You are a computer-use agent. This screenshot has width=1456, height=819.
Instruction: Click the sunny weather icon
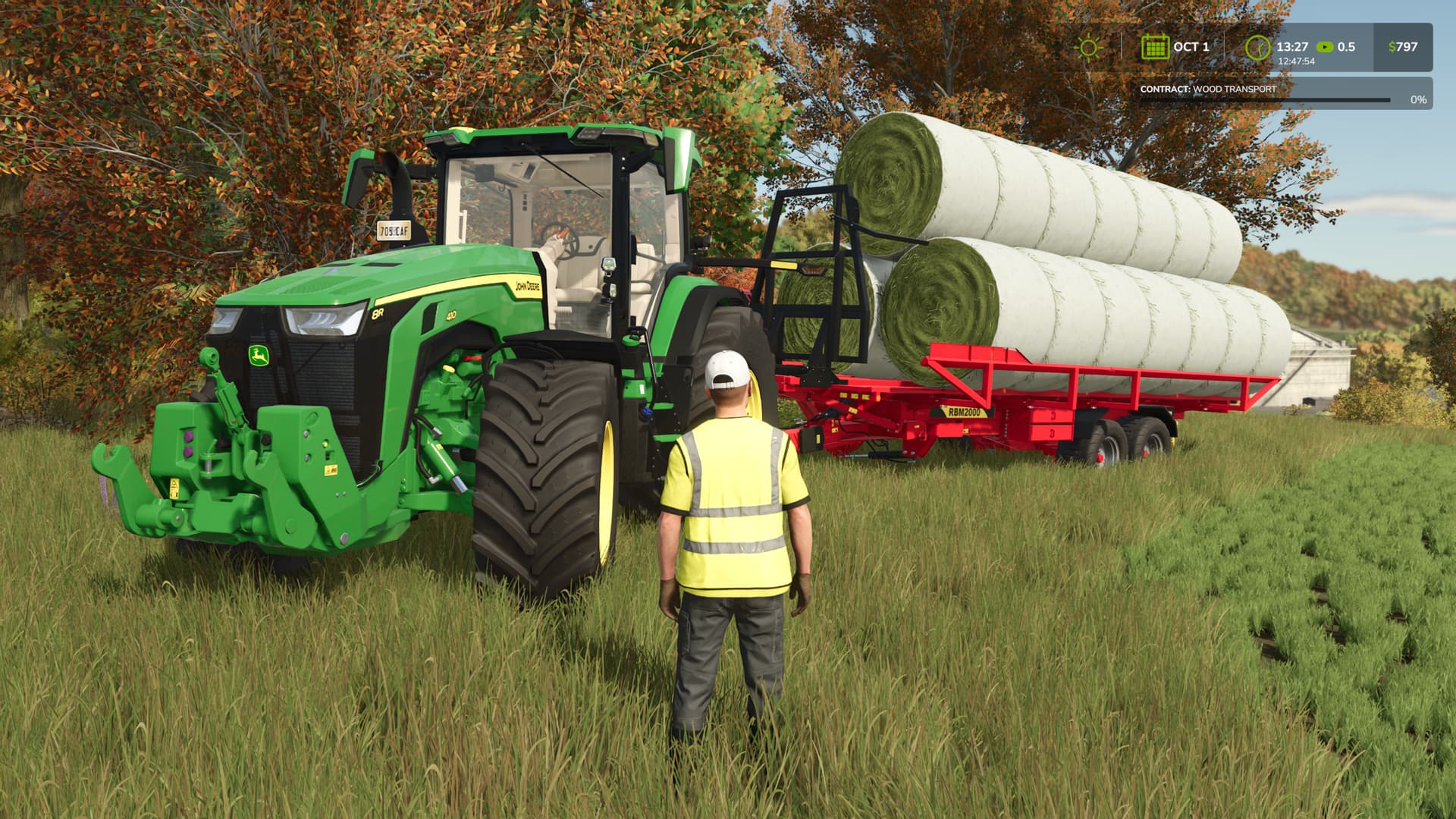[1089, 47]
